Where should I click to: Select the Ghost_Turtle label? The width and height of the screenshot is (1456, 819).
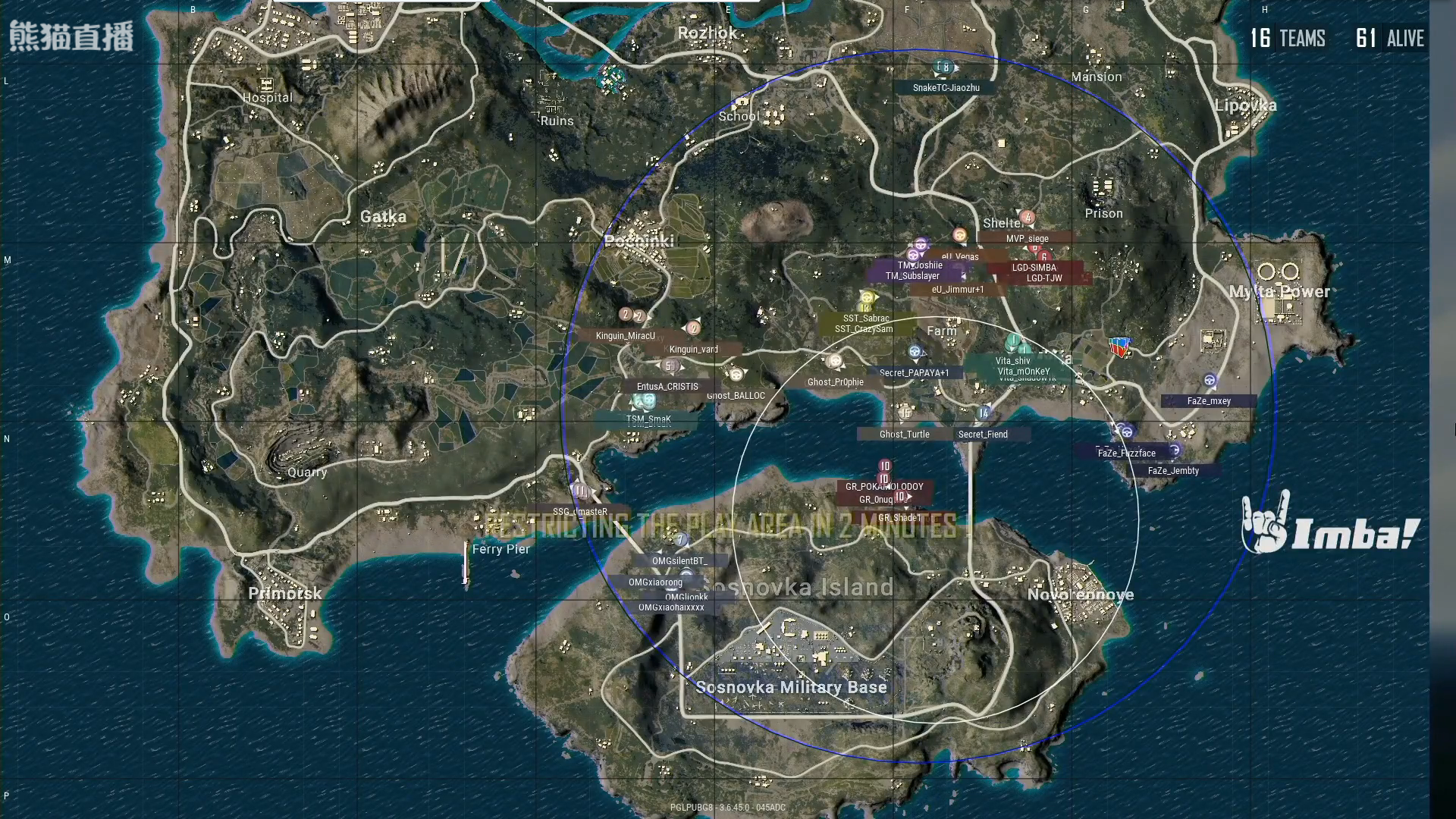[x=904, y=435]
